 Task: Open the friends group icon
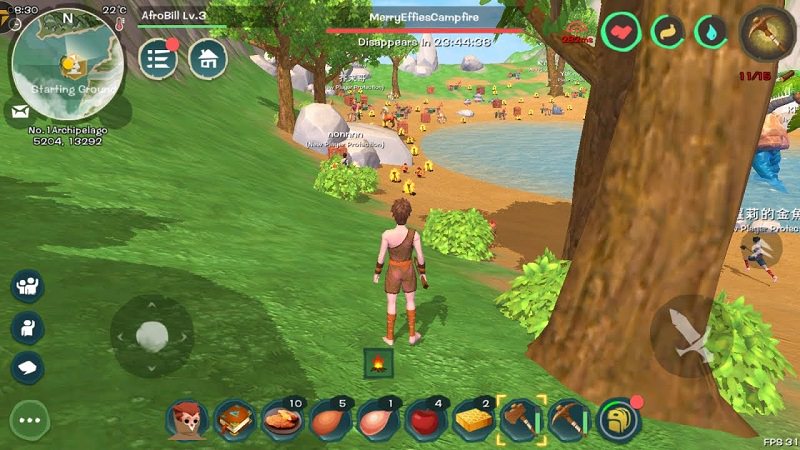pos(27,286)
